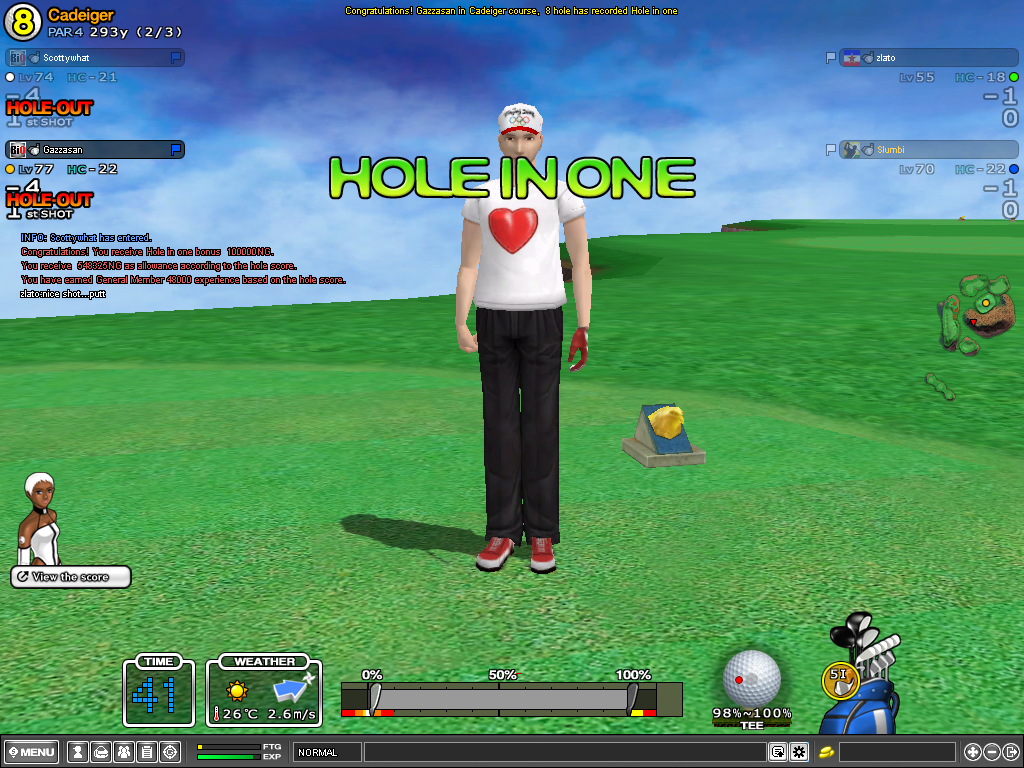Click the round minus button

tap(992, 752)
